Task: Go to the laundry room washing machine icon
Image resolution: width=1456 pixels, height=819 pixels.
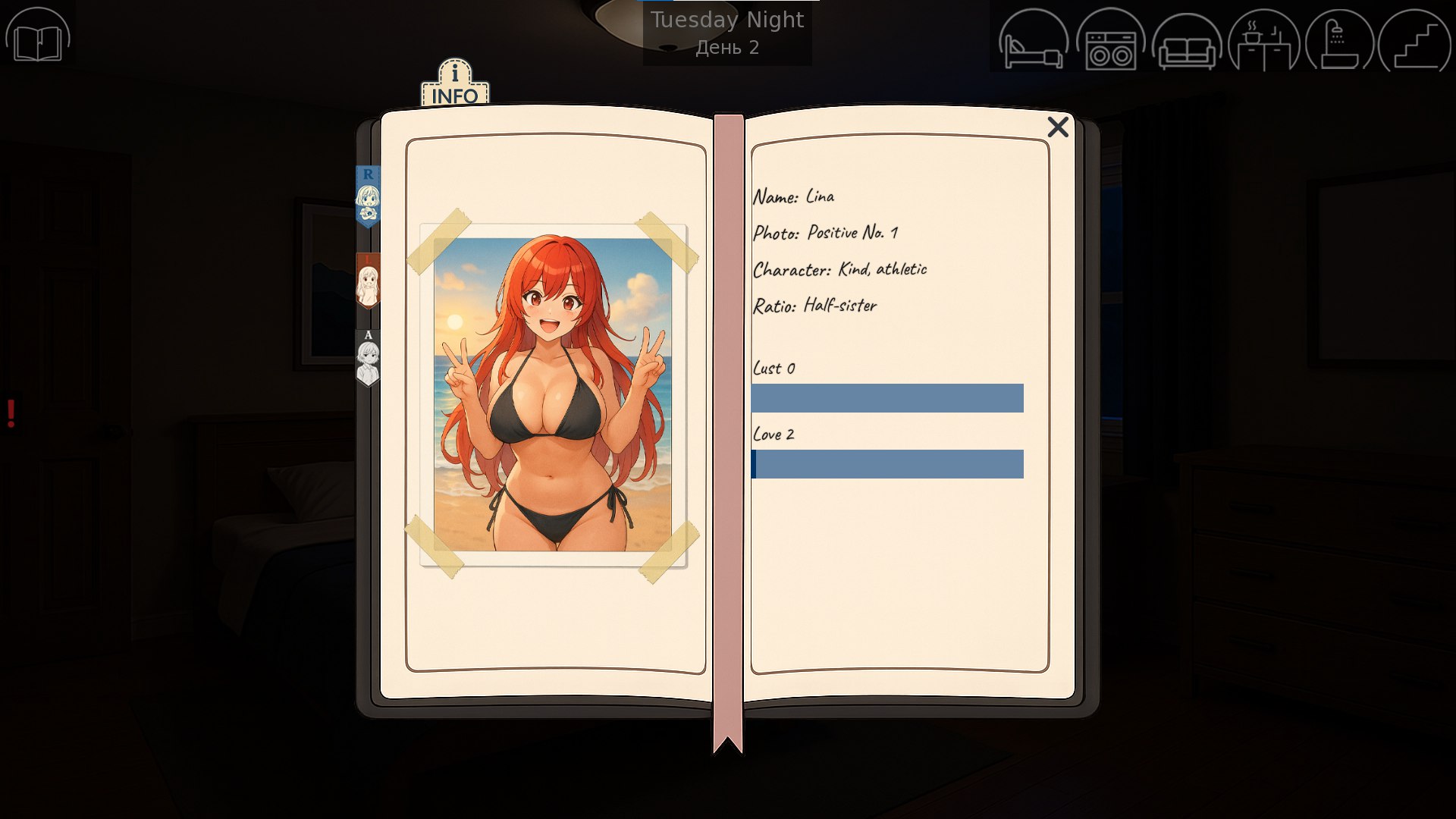Action: 1111,43
